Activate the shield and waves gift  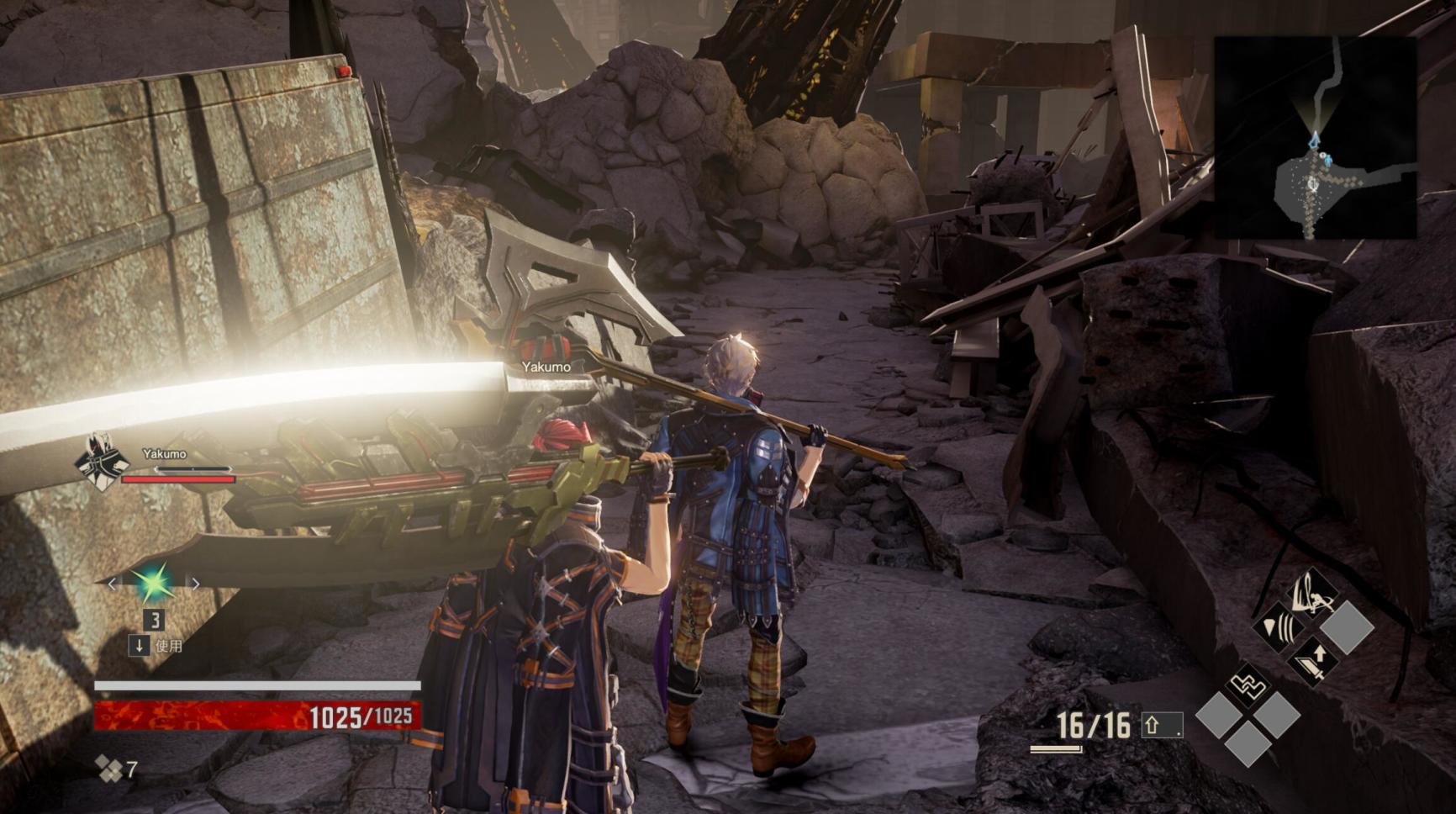[1279, 626]
